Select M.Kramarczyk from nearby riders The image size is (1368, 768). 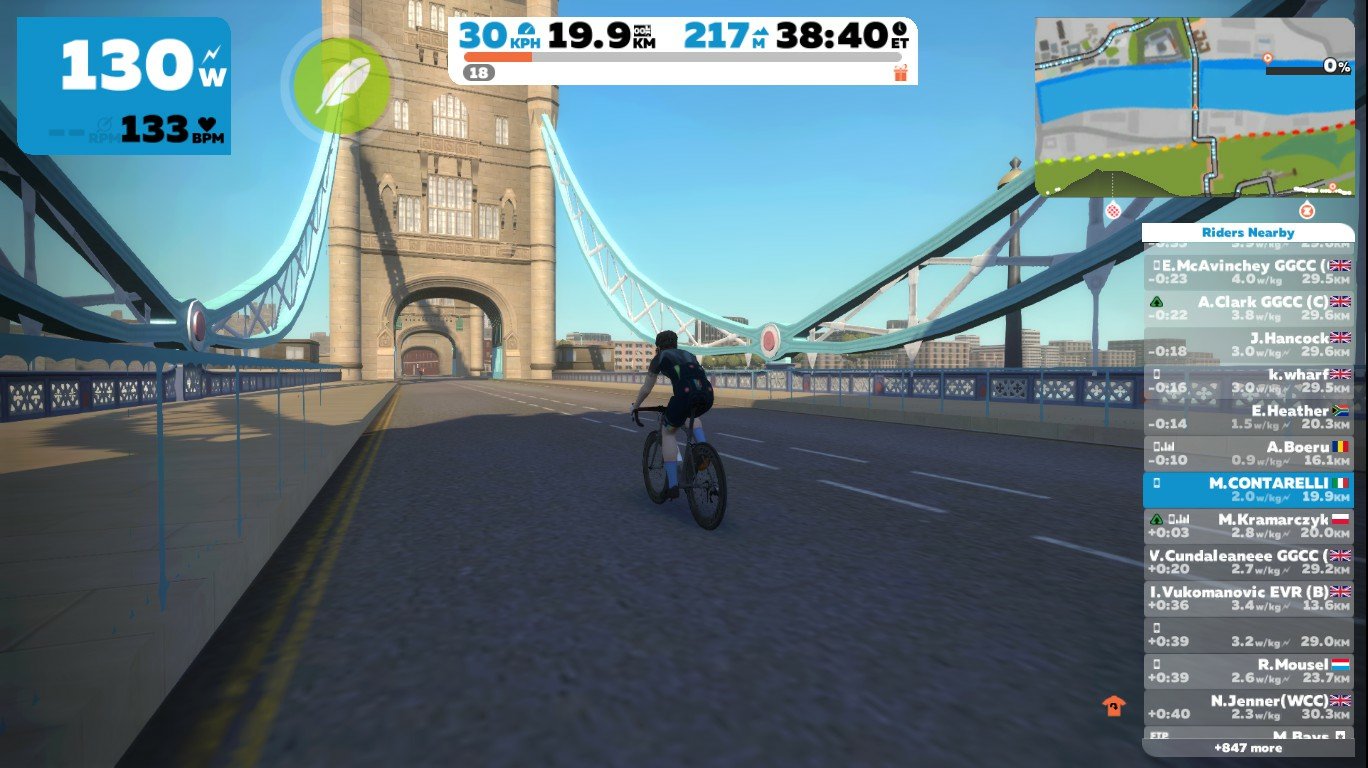(1248, 526)
